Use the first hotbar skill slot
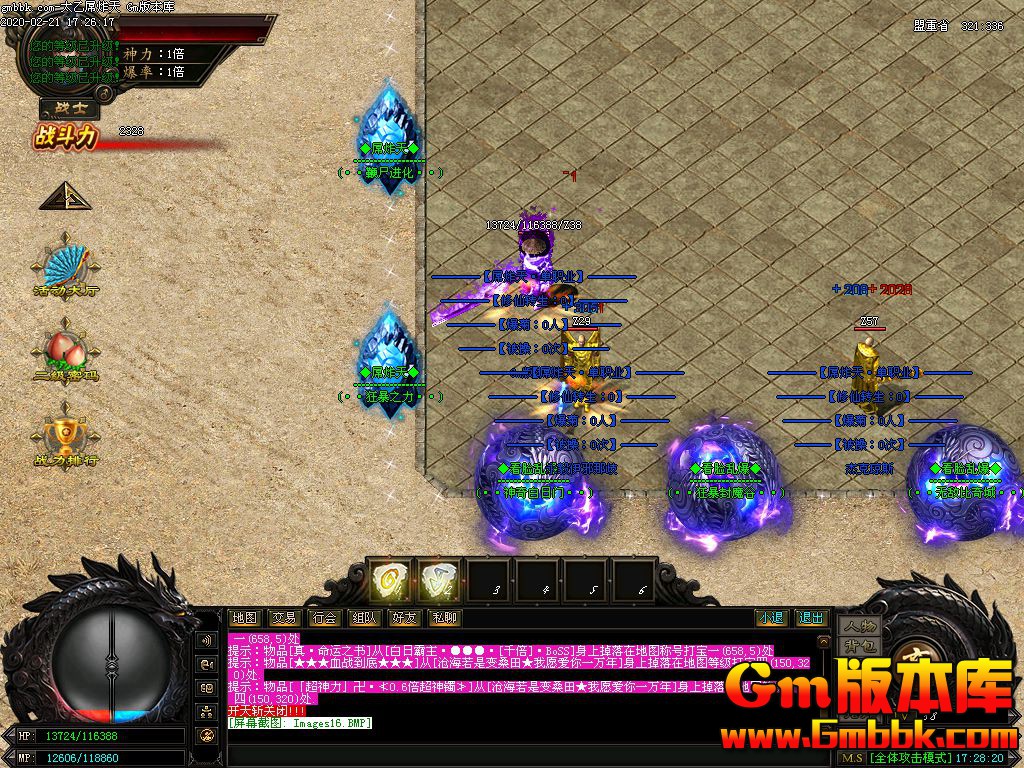The height and width of the screenshot is (768, 1024). coord(386,580)
